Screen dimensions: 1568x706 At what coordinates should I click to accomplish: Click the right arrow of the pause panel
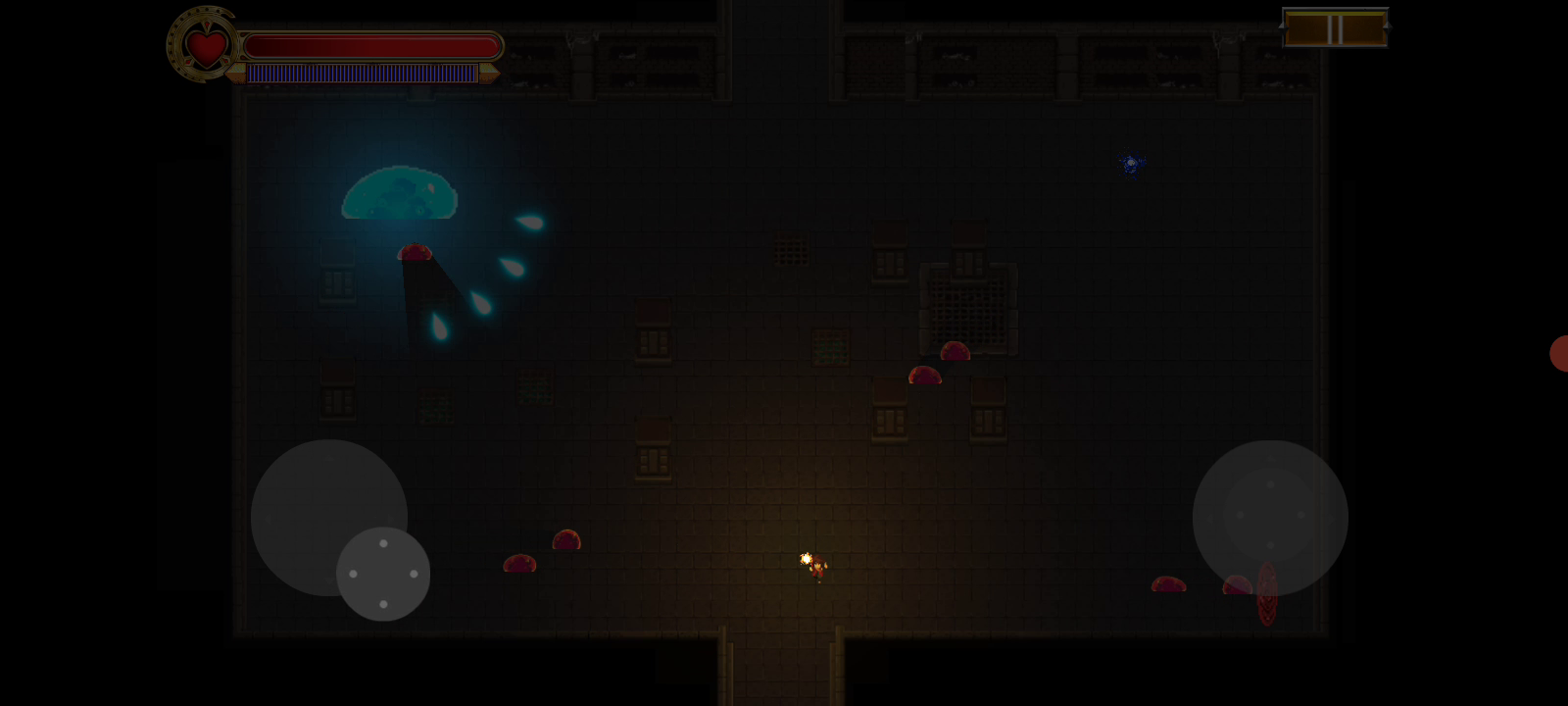pos(1387,27)
